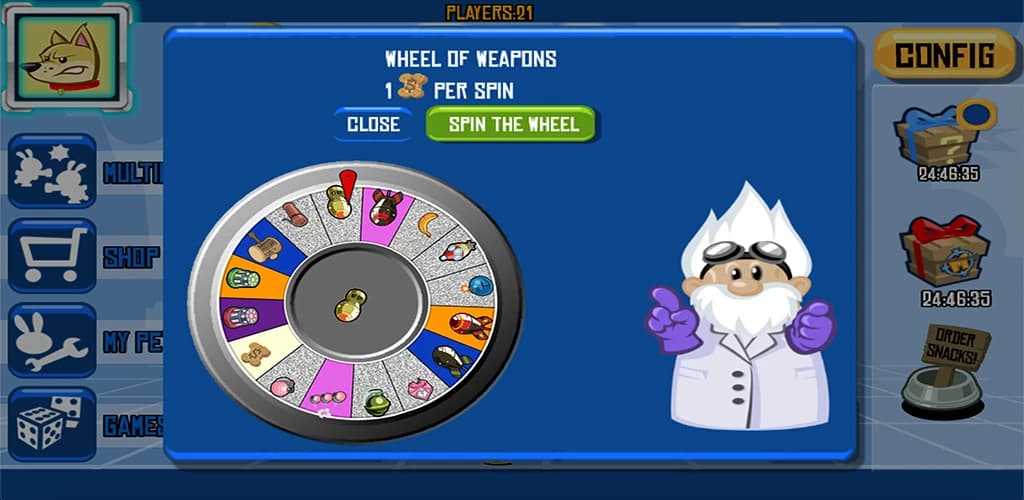
Task: Select the Order Snacks bowl sign
Action: click(x=945, y=370)
